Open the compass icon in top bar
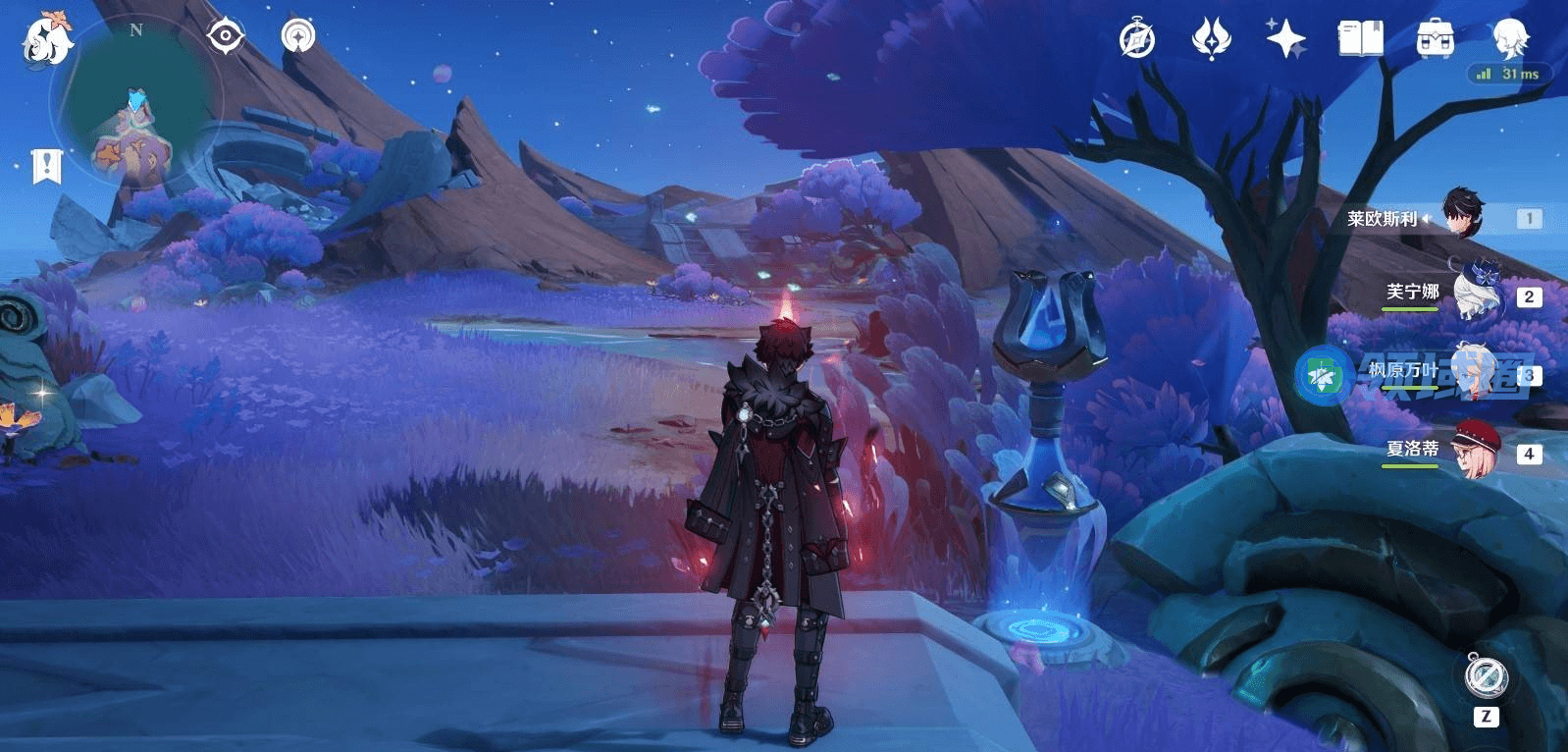The height and width of the screenshot is (752, 1568). [1137, 40]
